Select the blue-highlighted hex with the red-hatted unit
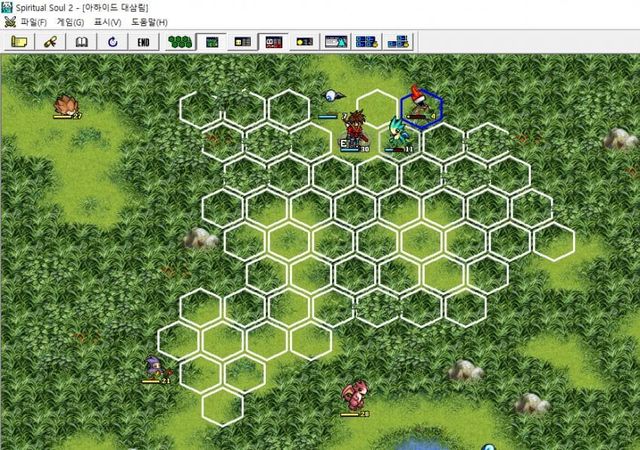This screenshot has height=450, width=640. coord(421,107)
